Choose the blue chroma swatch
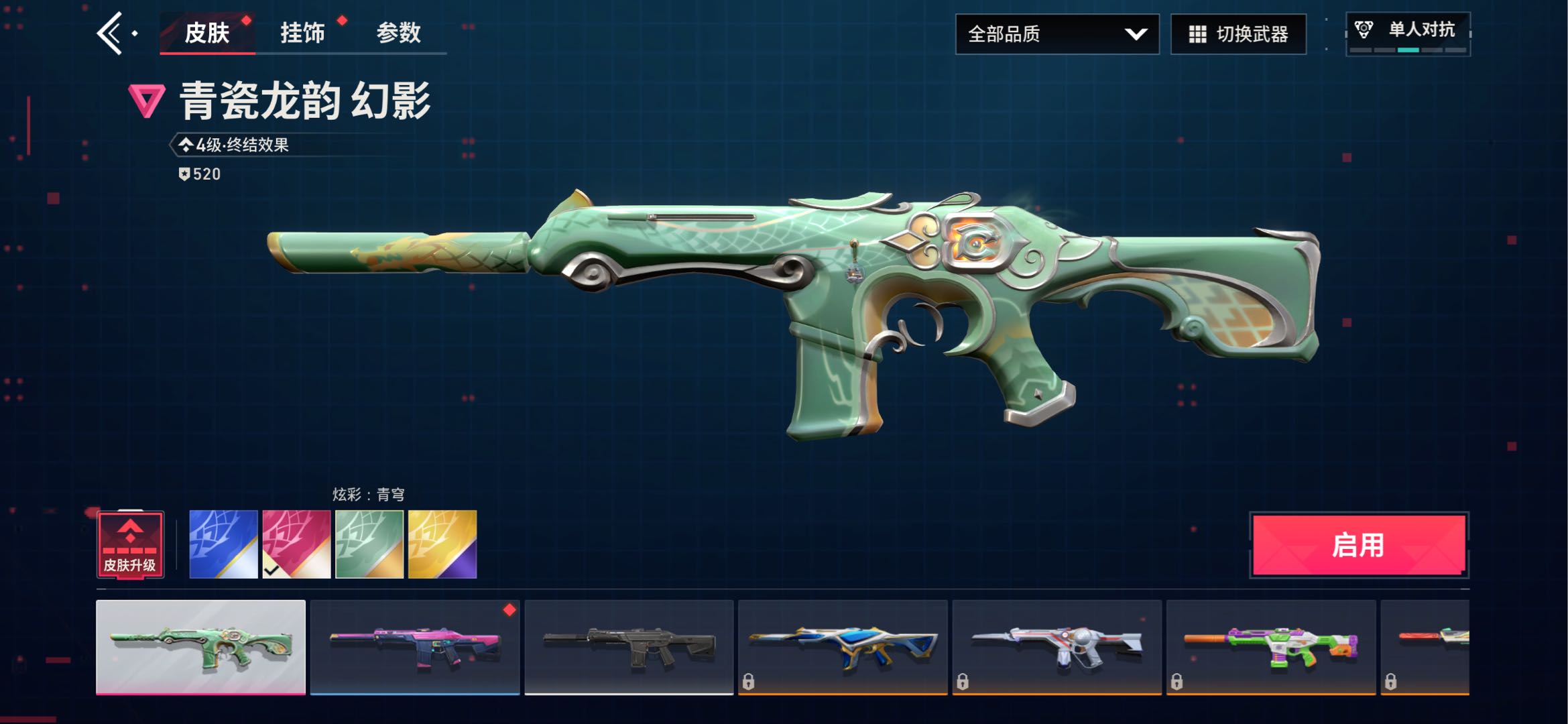The image size is (1568, 724). (x=223, y=544)
